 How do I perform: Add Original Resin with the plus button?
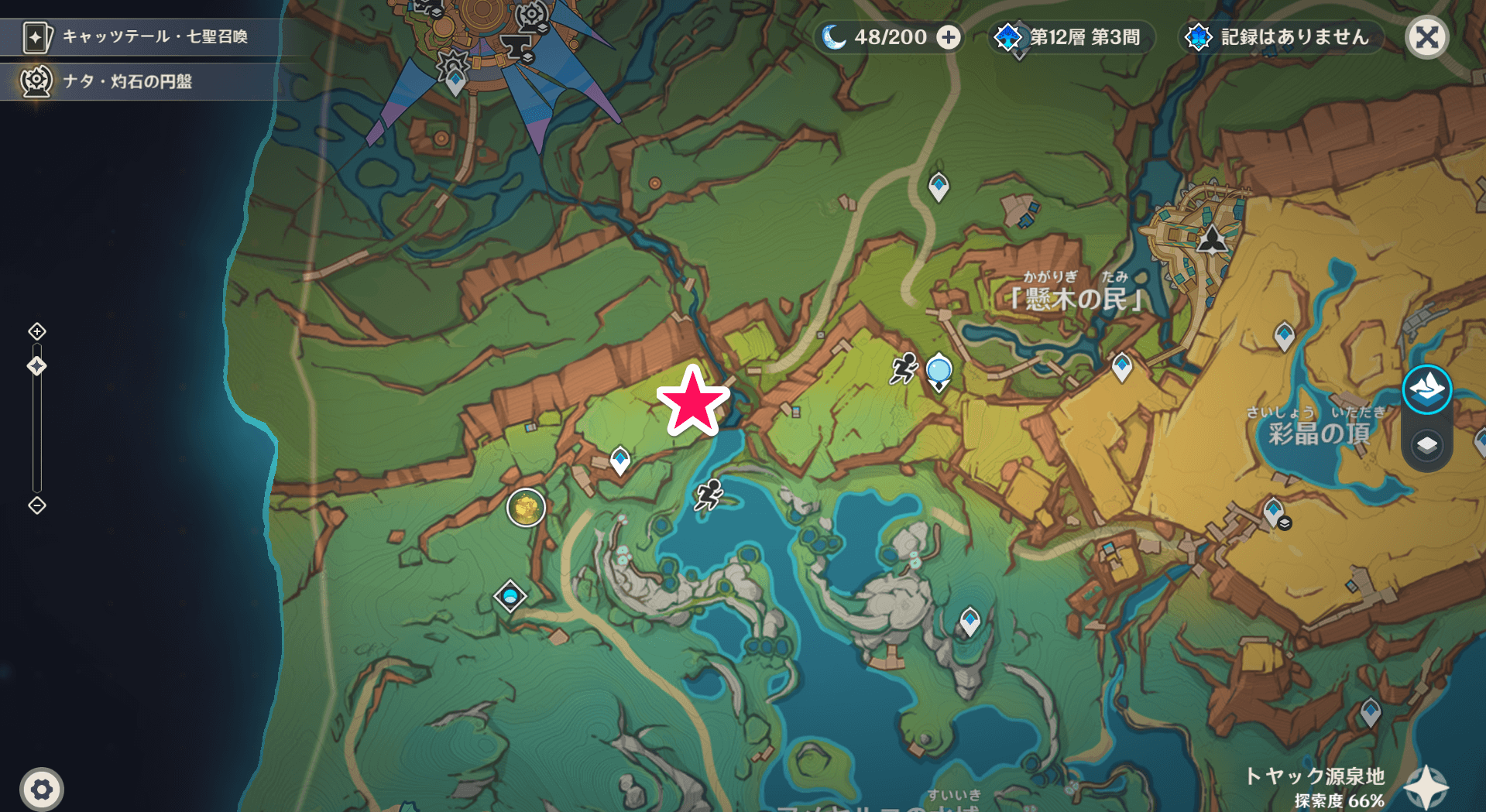coord(949,37)
